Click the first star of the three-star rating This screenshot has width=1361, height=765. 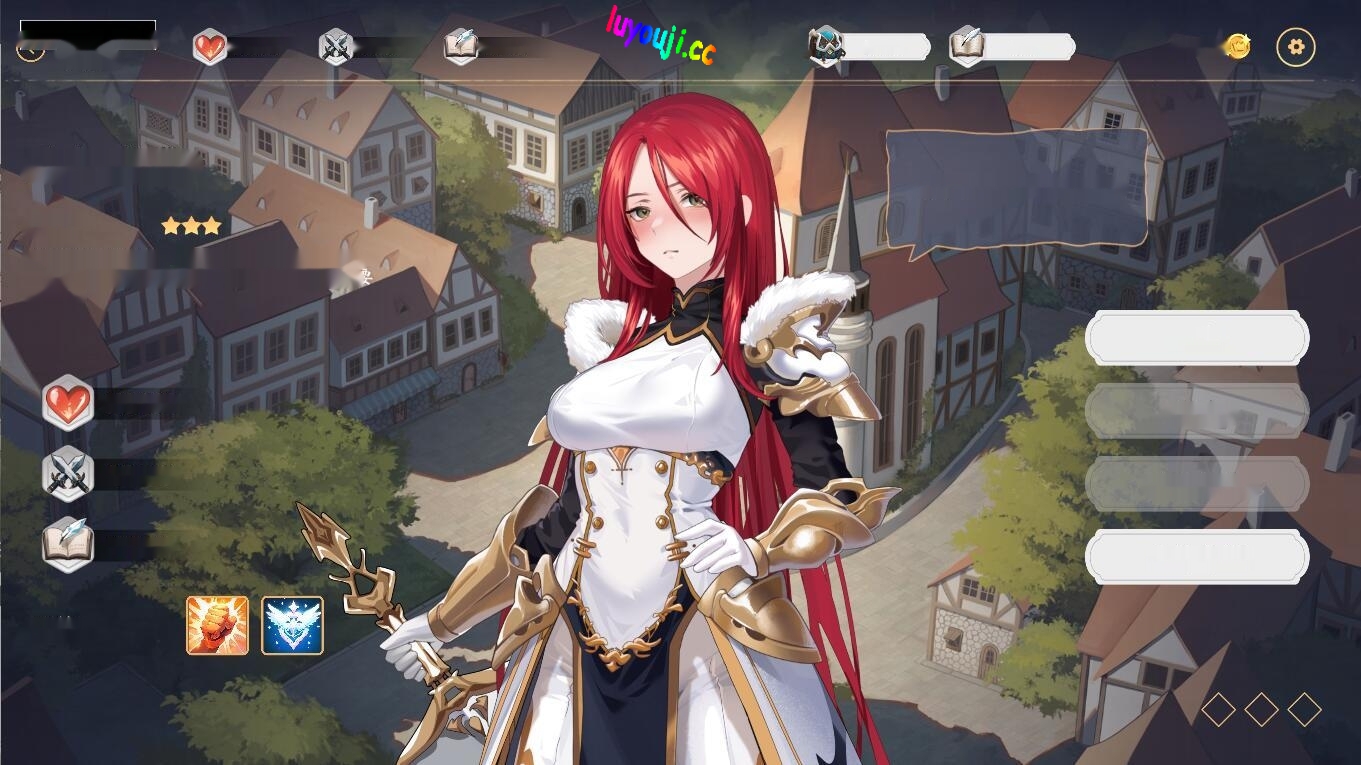coord(170,225)
